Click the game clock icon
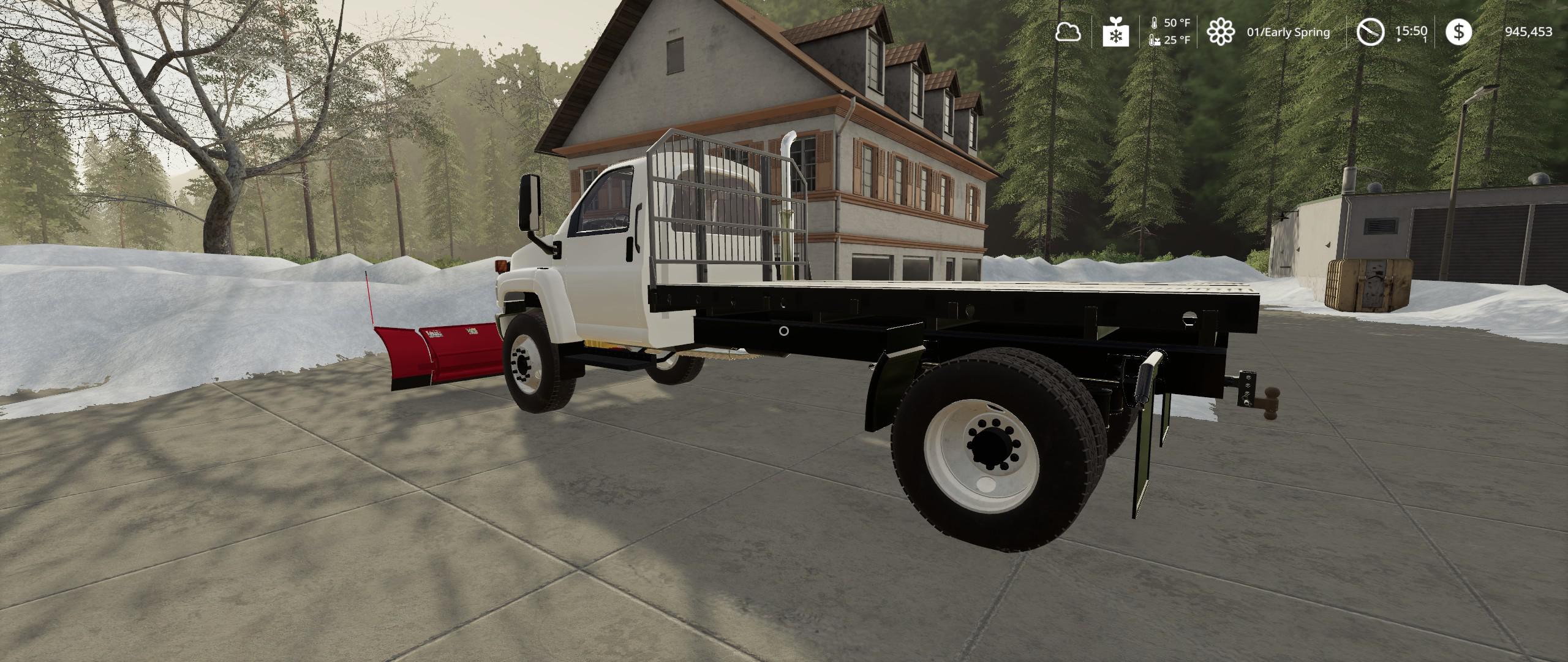 [x=1370, y=32]
